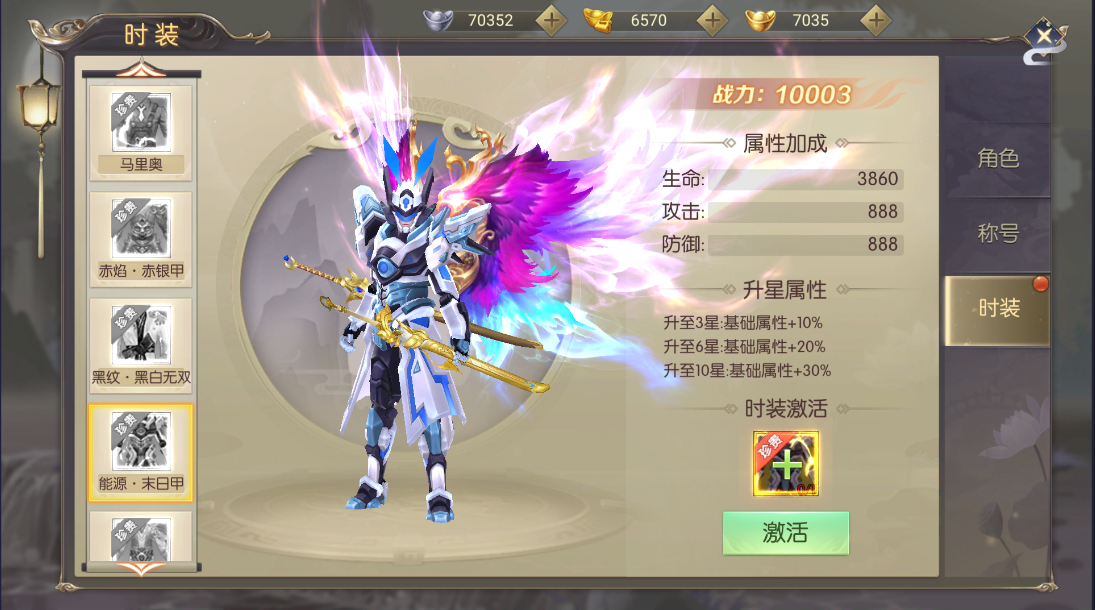The image size is (1095, 610).
Task: Show more costumes with the down arrow
Action: pyautogui.click(x=141, y=568)
